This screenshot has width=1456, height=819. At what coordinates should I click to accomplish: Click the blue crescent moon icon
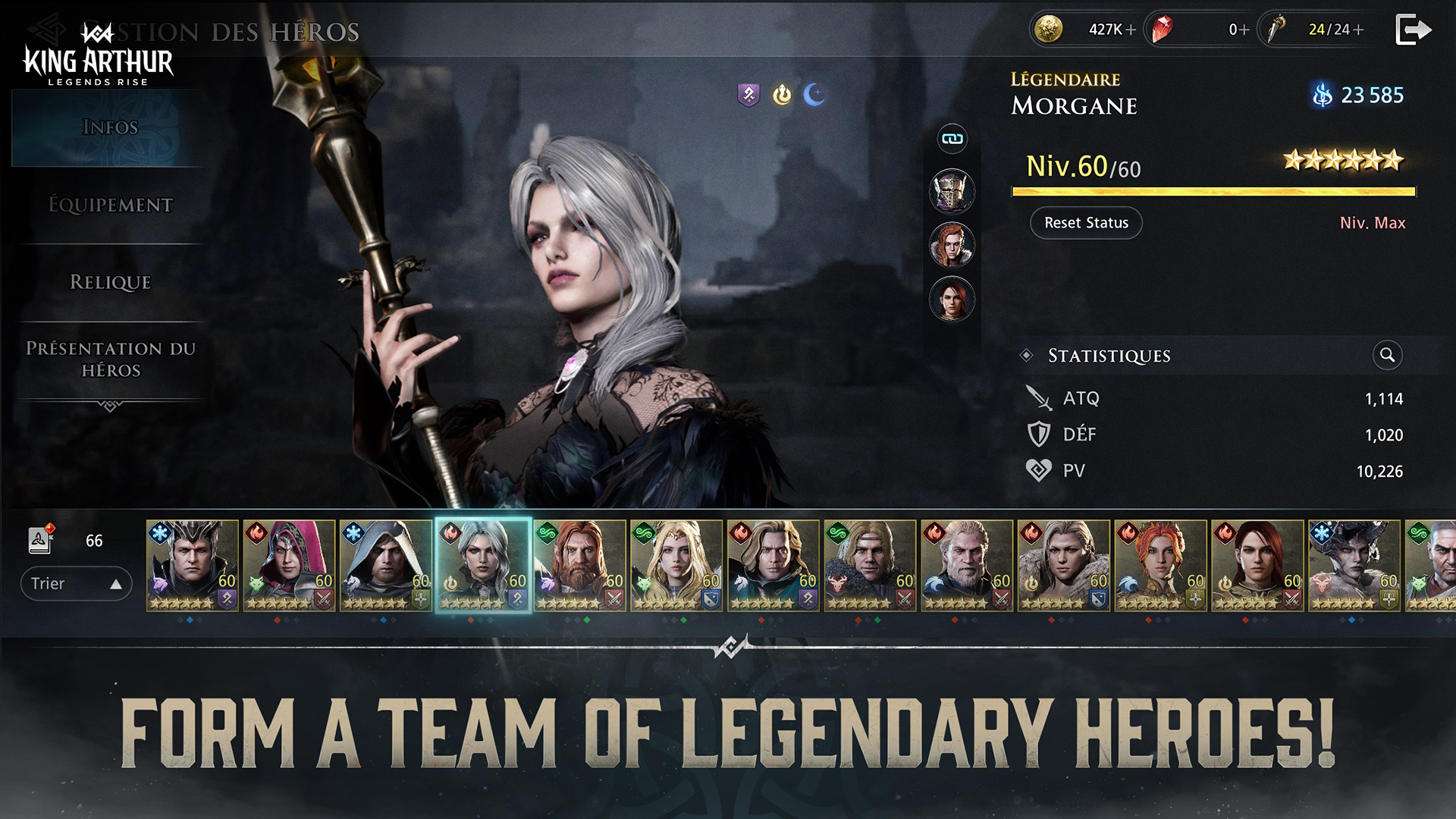tap(815, 95)
